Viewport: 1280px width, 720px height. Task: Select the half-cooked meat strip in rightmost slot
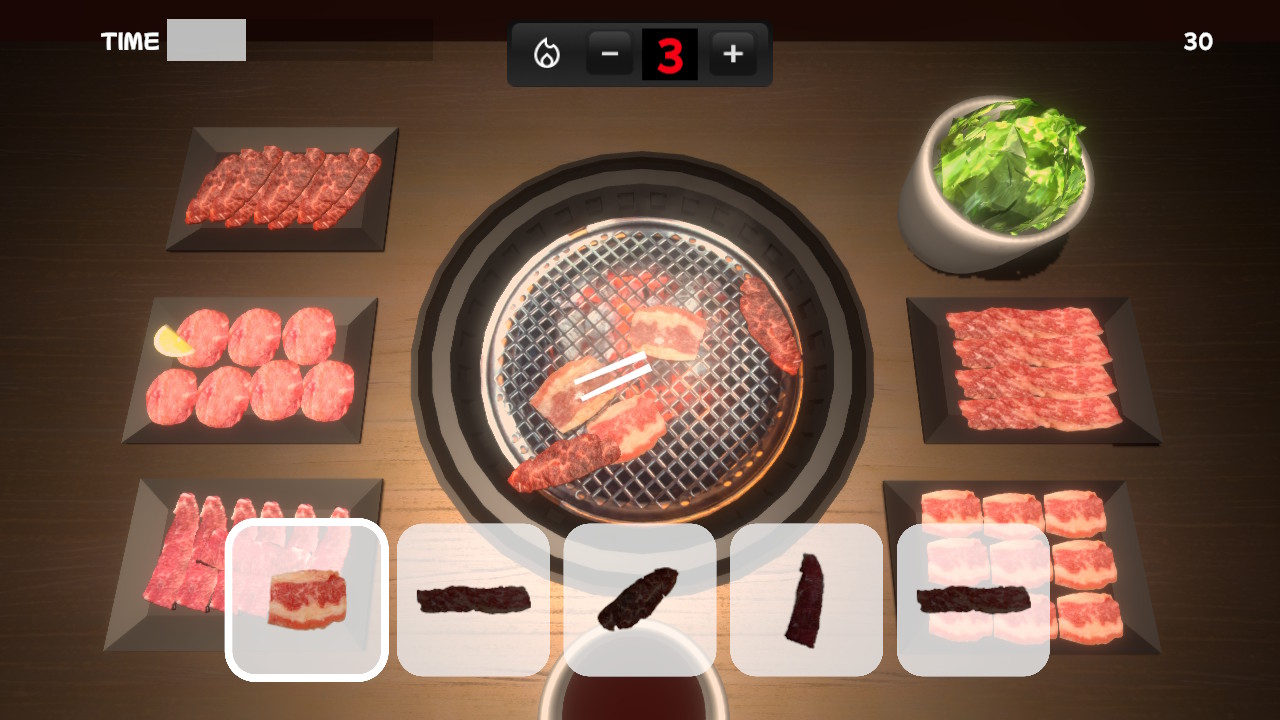coord(972,598)
